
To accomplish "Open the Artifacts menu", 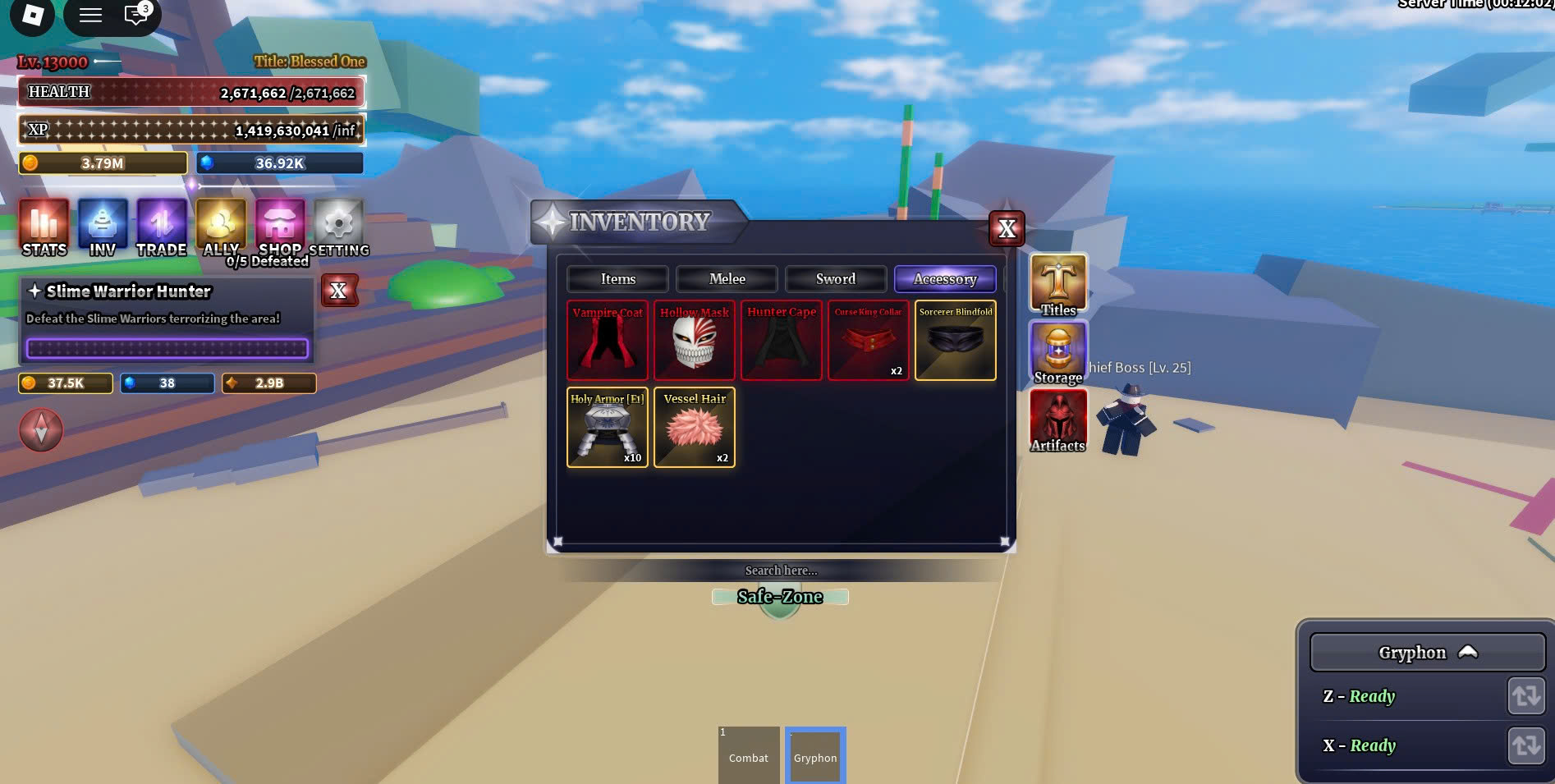I will (x=1058, y=420).
